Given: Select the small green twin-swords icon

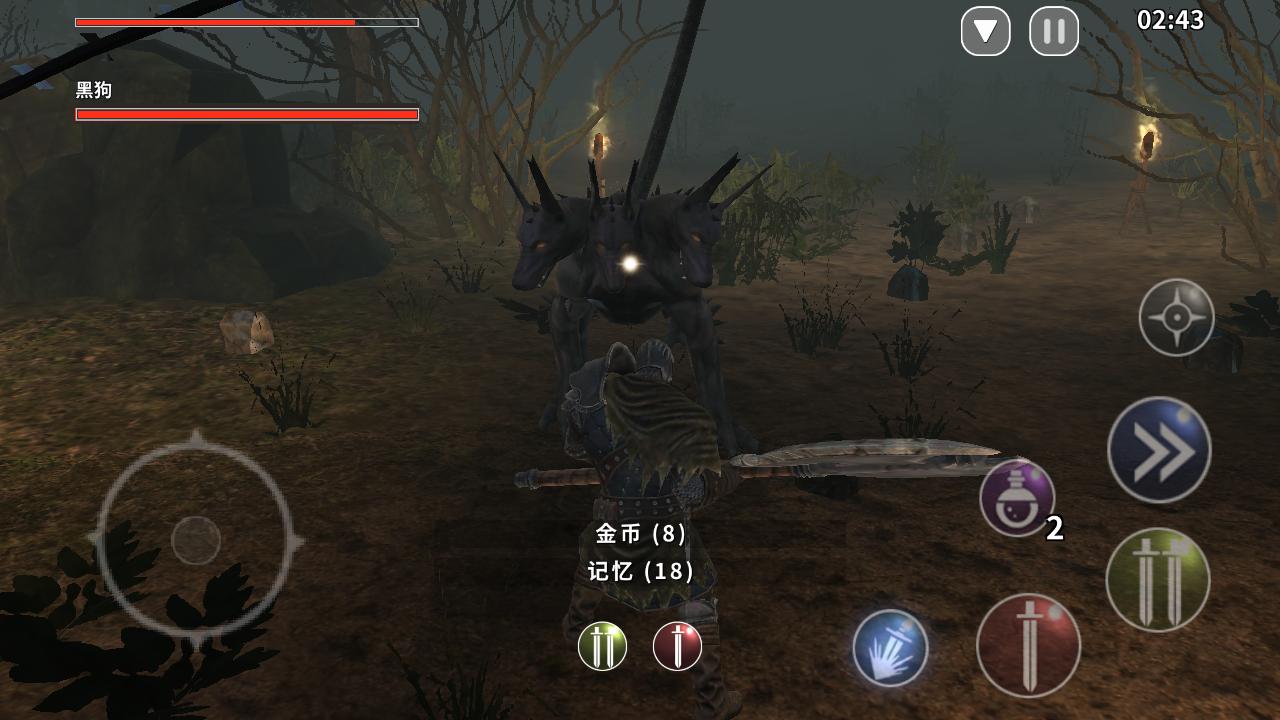Looking at the screenshot, I should [x=602, y=646].
